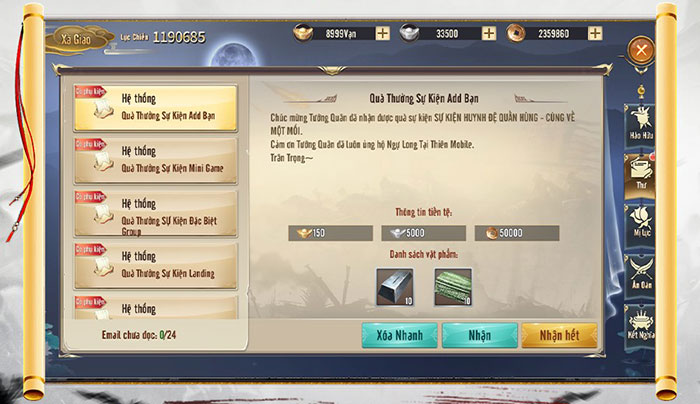
Task: Choose the Quà Thưởng Sự Kiện Landing mail
Action: point(155,264)
